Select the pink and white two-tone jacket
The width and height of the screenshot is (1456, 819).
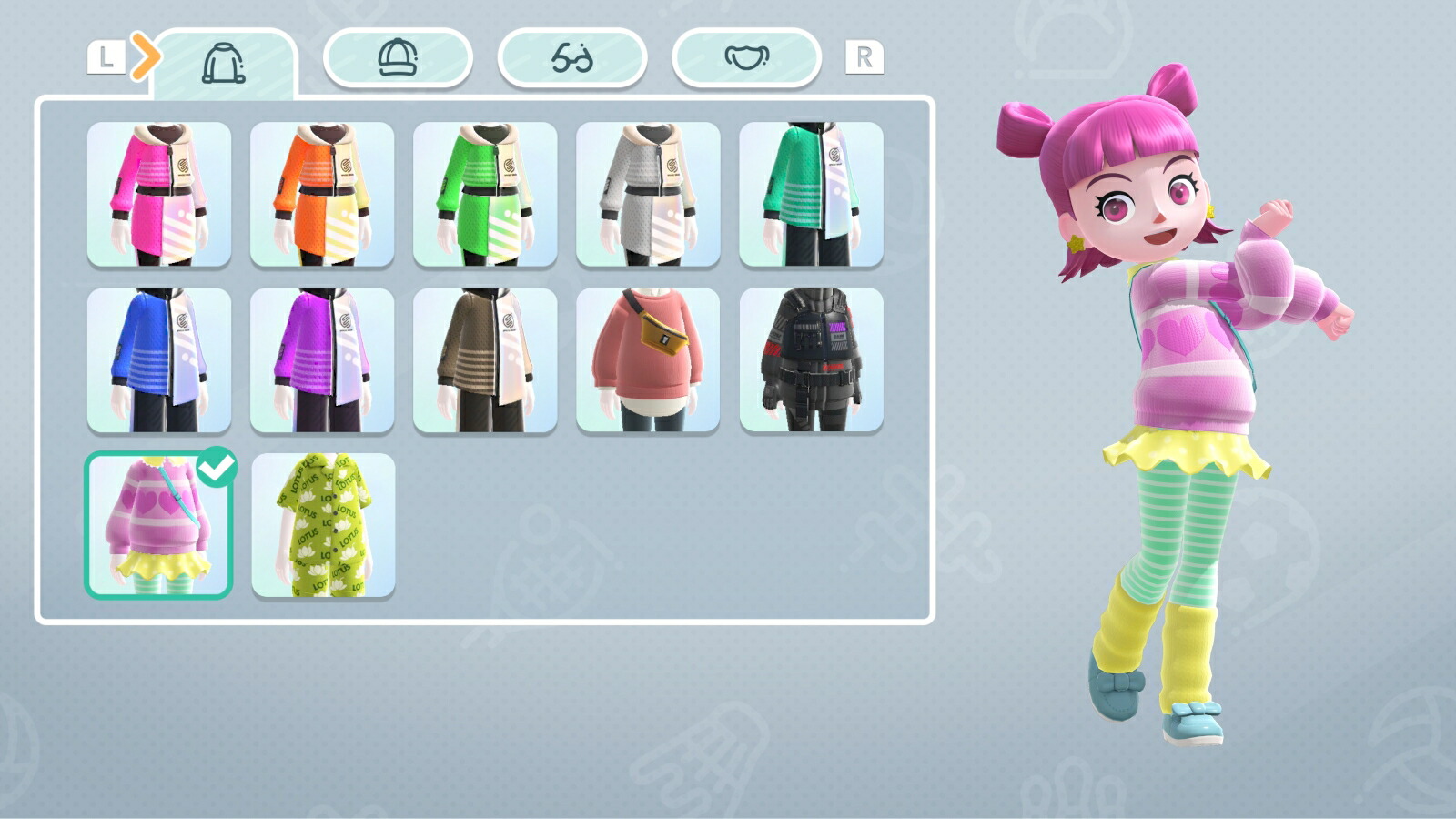pyautogui.click(x=164, y=193)
